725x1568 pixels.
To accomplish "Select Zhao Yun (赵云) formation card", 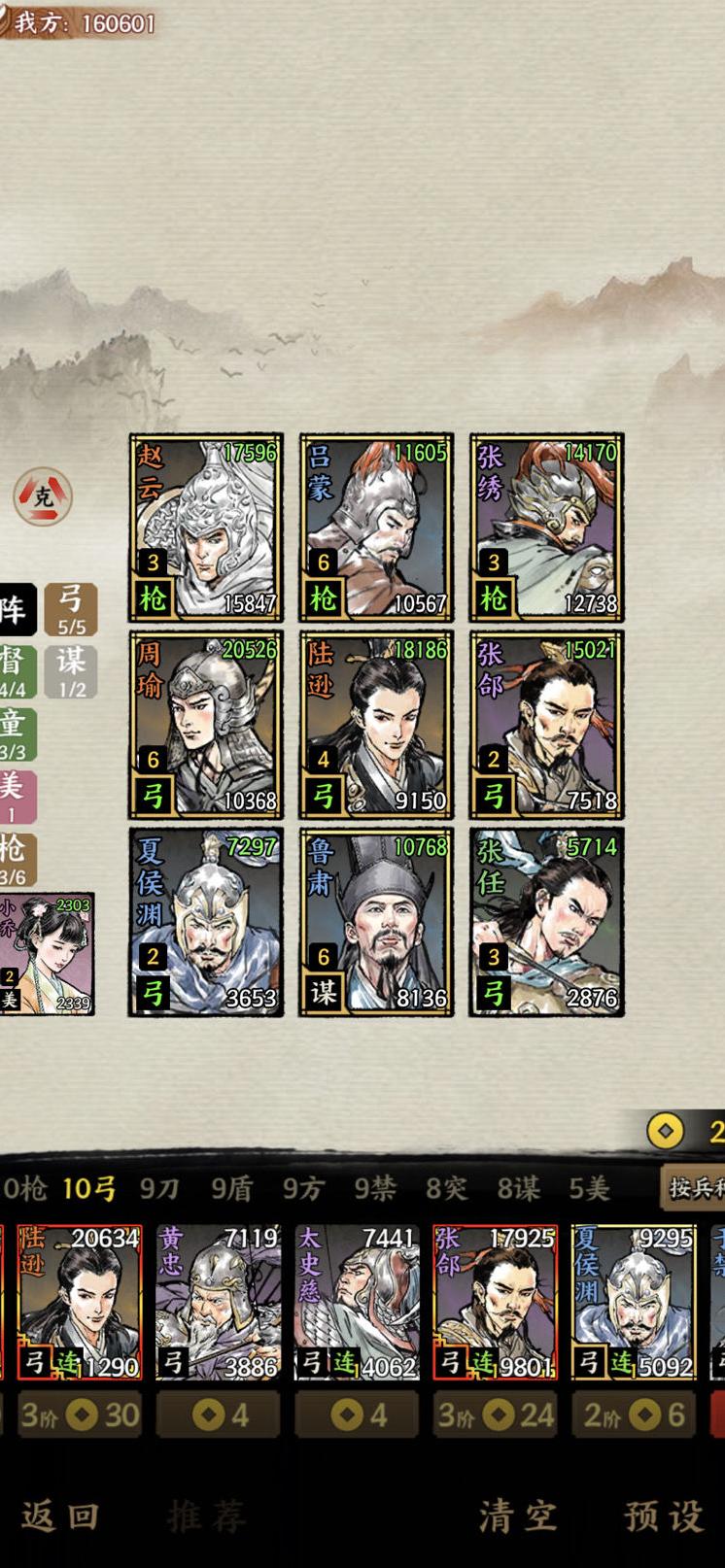I will [x=206, y=527].
